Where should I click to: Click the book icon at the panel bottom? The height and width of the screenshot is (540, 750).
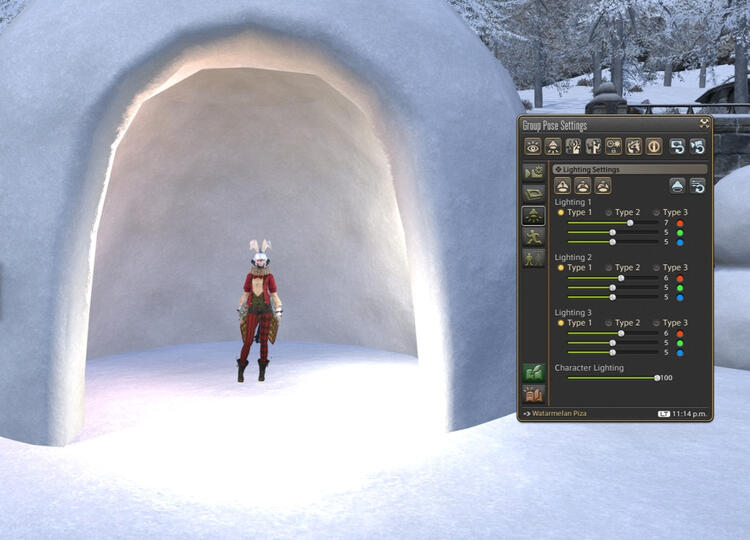(534, 394)
